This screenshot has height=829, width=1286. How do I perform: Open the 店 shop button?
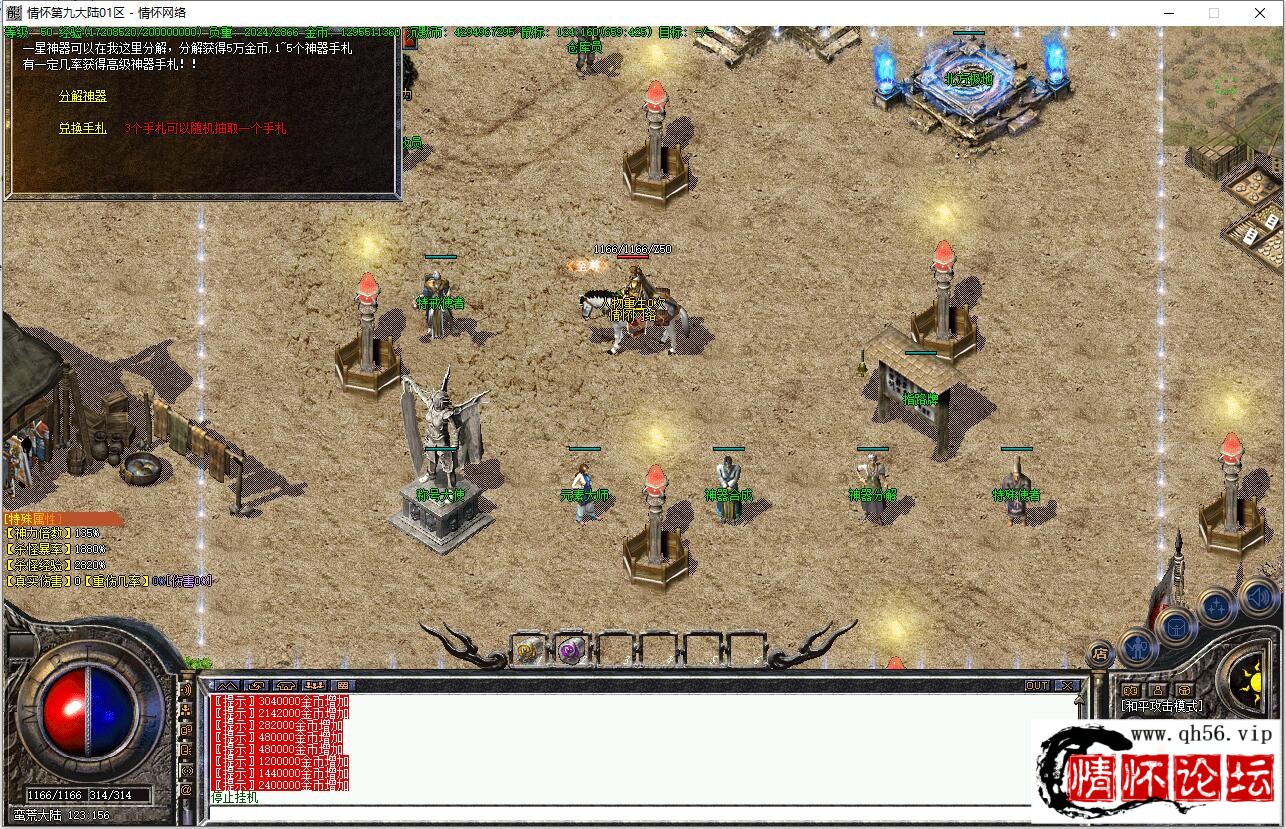1099,654
